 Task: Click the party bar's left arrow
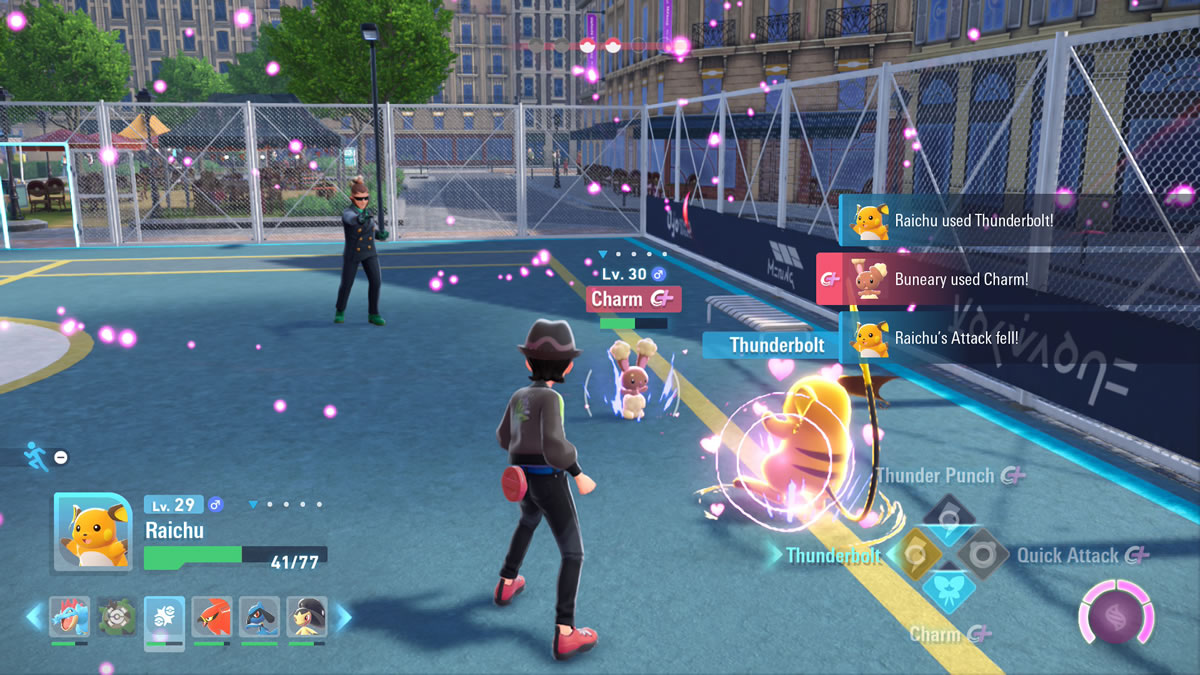pos(35,617)
